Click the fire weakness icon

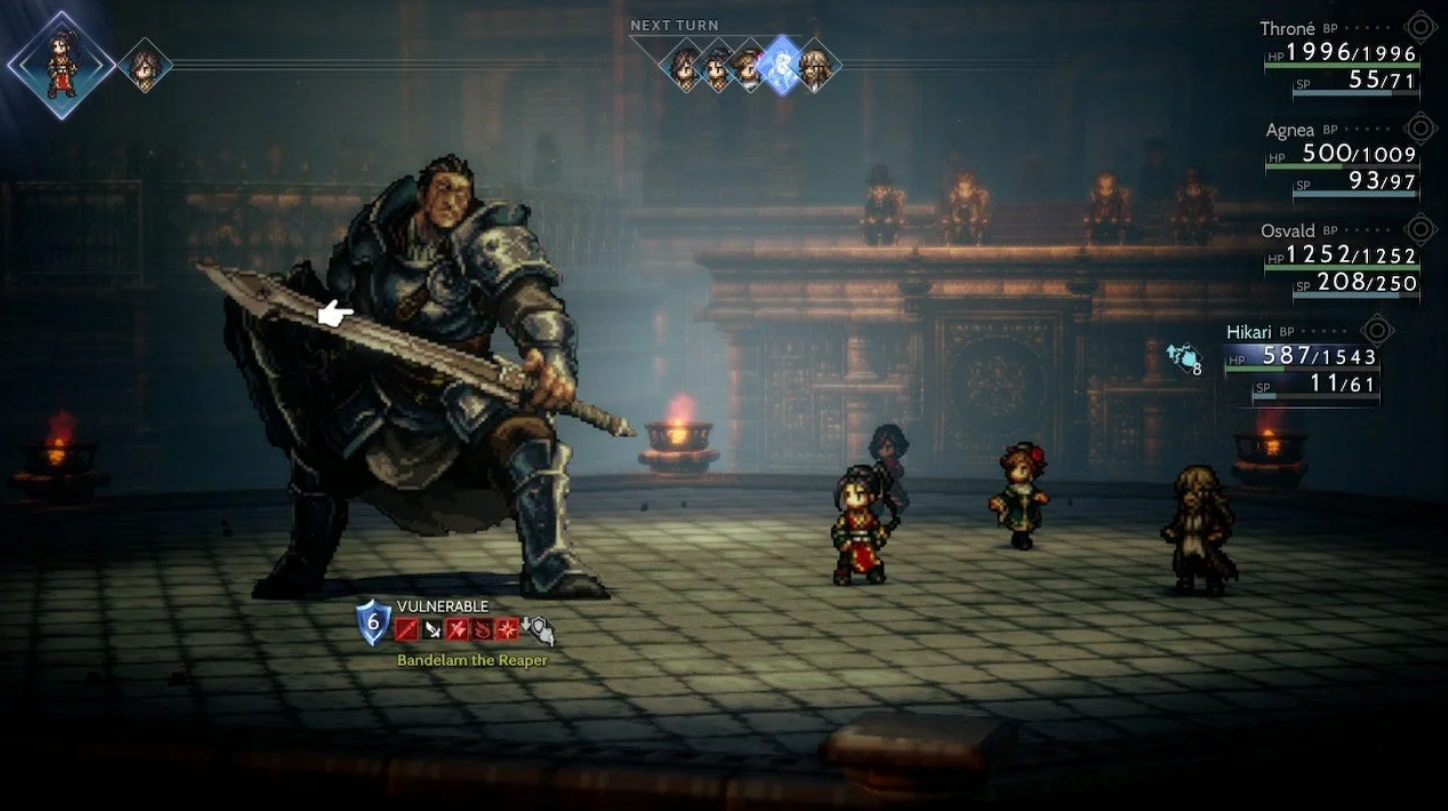pos(482,629)
